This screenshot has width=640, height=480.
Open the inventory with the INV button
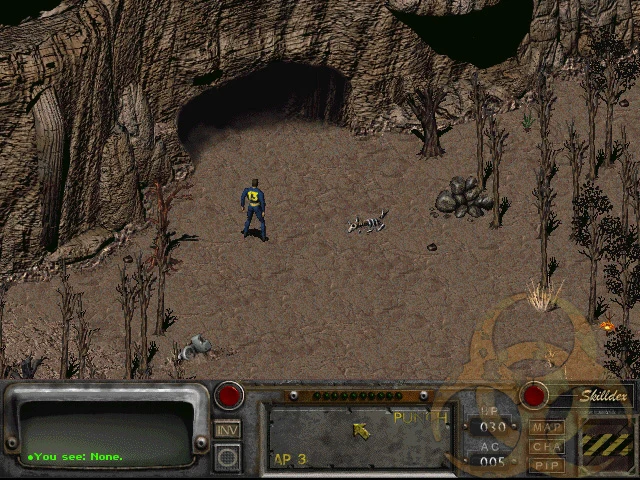227,429
